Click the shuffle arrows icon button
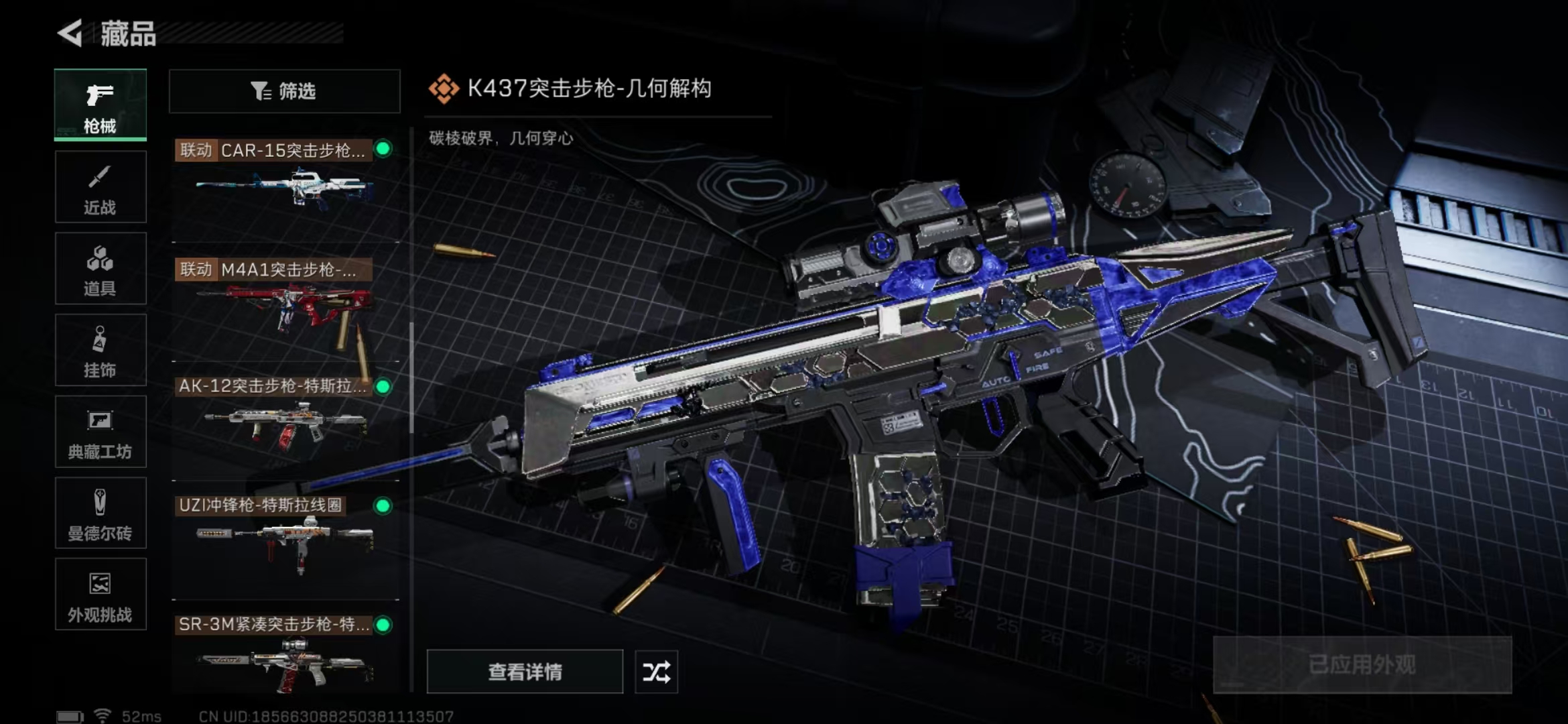Image resolution: width=1568 pixels, height=724 pixels. (656, 672)
